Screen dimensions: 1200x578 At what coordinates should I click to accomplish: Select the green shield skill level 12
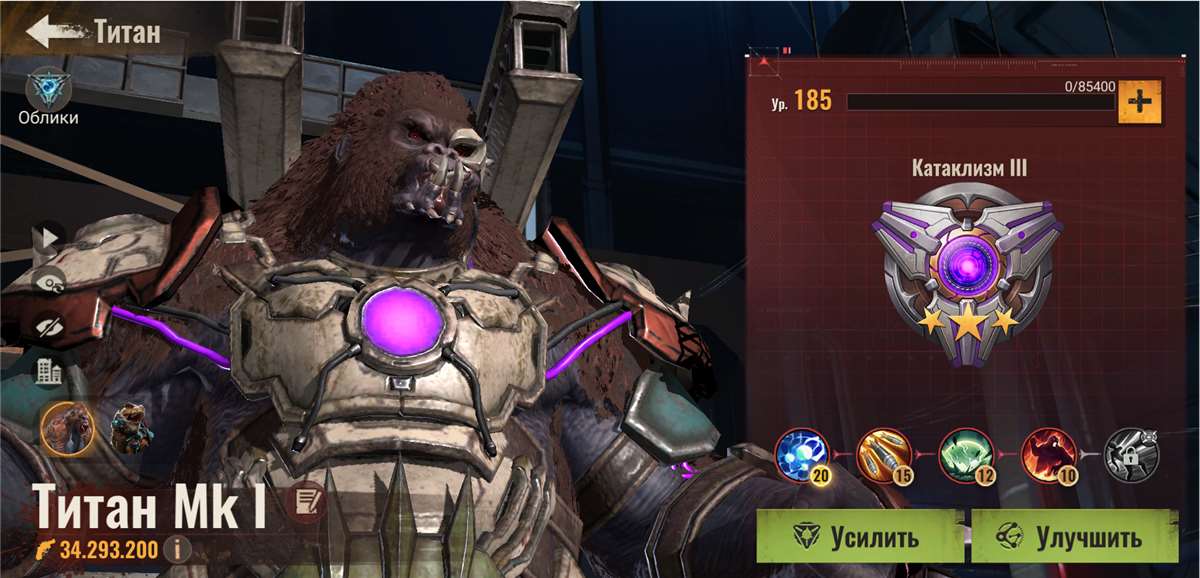pyautogui.click(x=966, y=455)
